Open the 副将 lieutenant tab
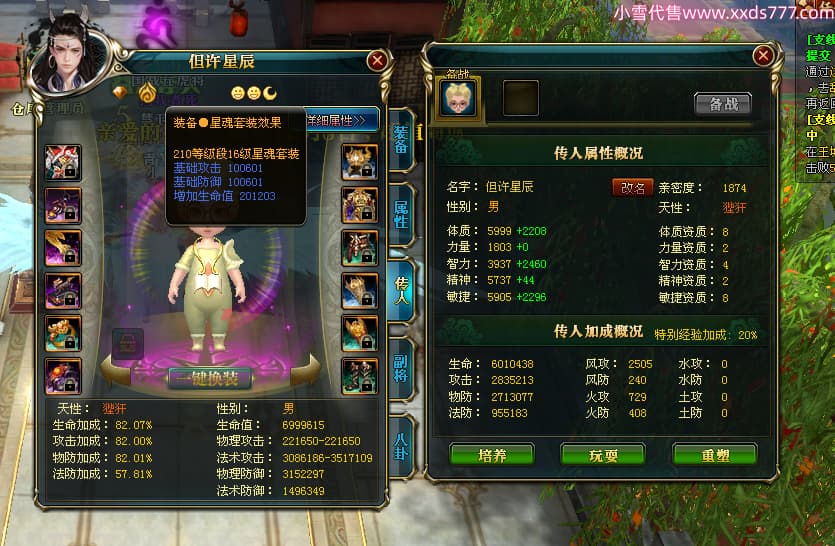 click(400, 364)
